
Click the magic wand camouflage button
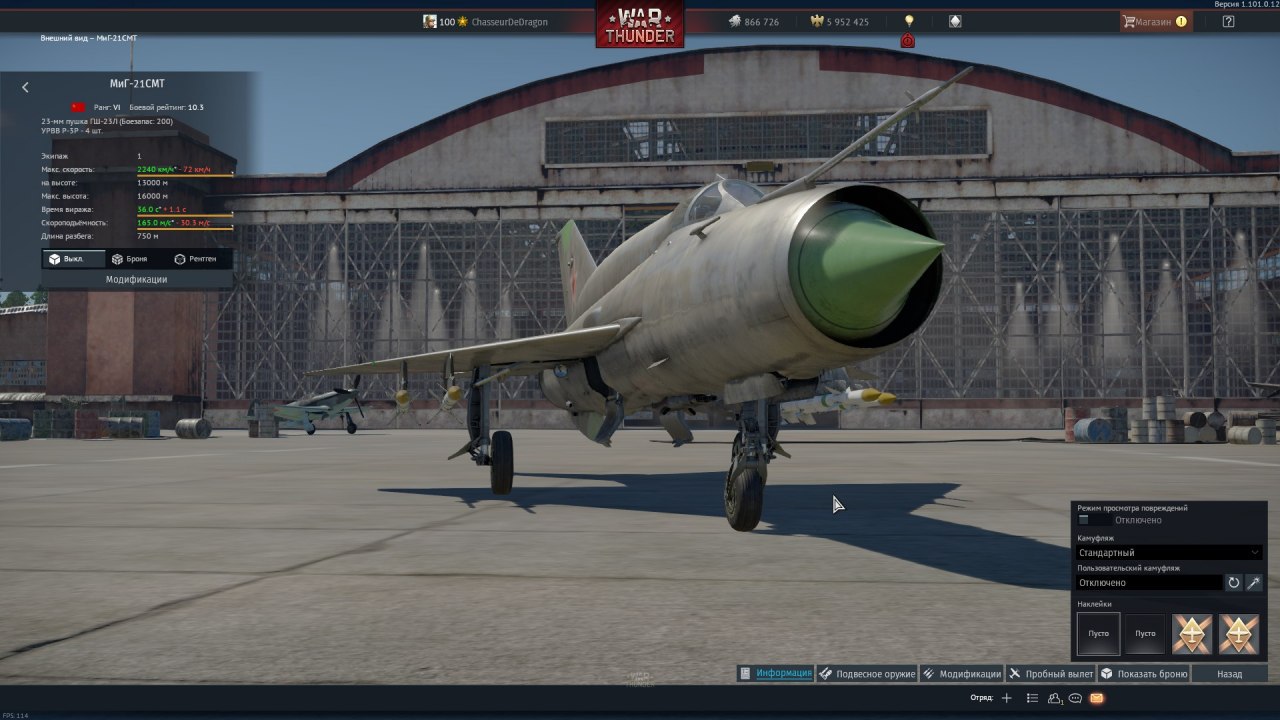[1254, 582]
